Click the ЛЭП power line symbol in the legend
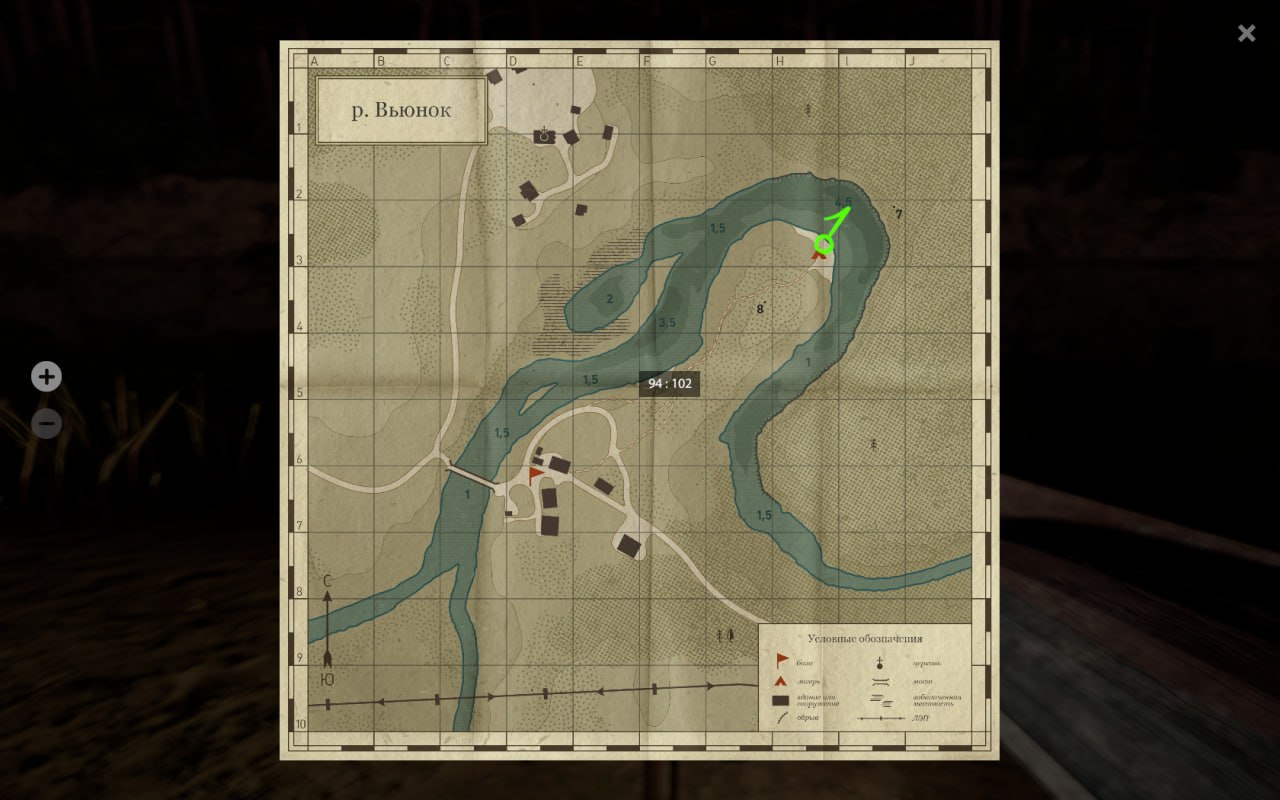Viewport: 1280px width, 800px height. pos(880,718)
